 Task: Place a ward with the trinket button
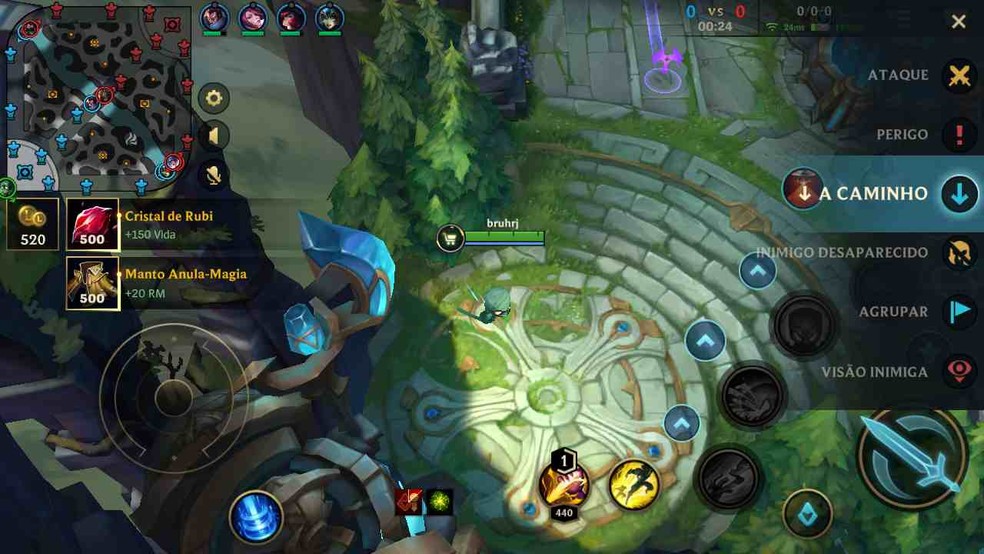808,515
